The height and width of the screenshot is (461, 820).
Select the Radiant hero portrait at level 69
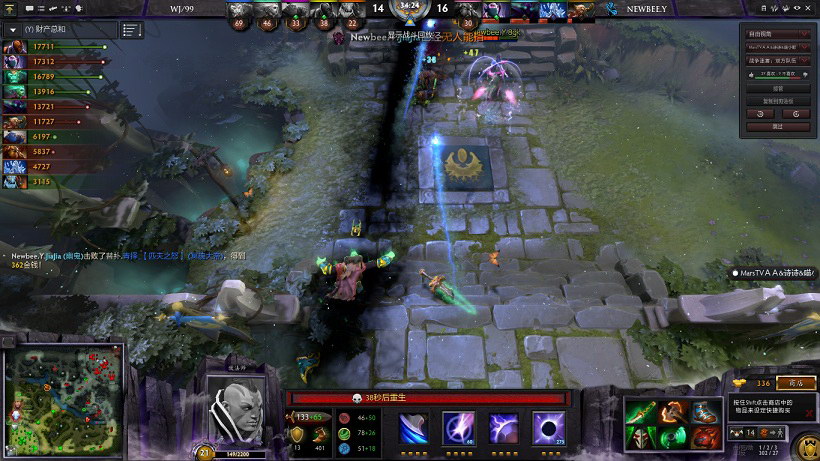pyautogui.click(x=237, y=12)
